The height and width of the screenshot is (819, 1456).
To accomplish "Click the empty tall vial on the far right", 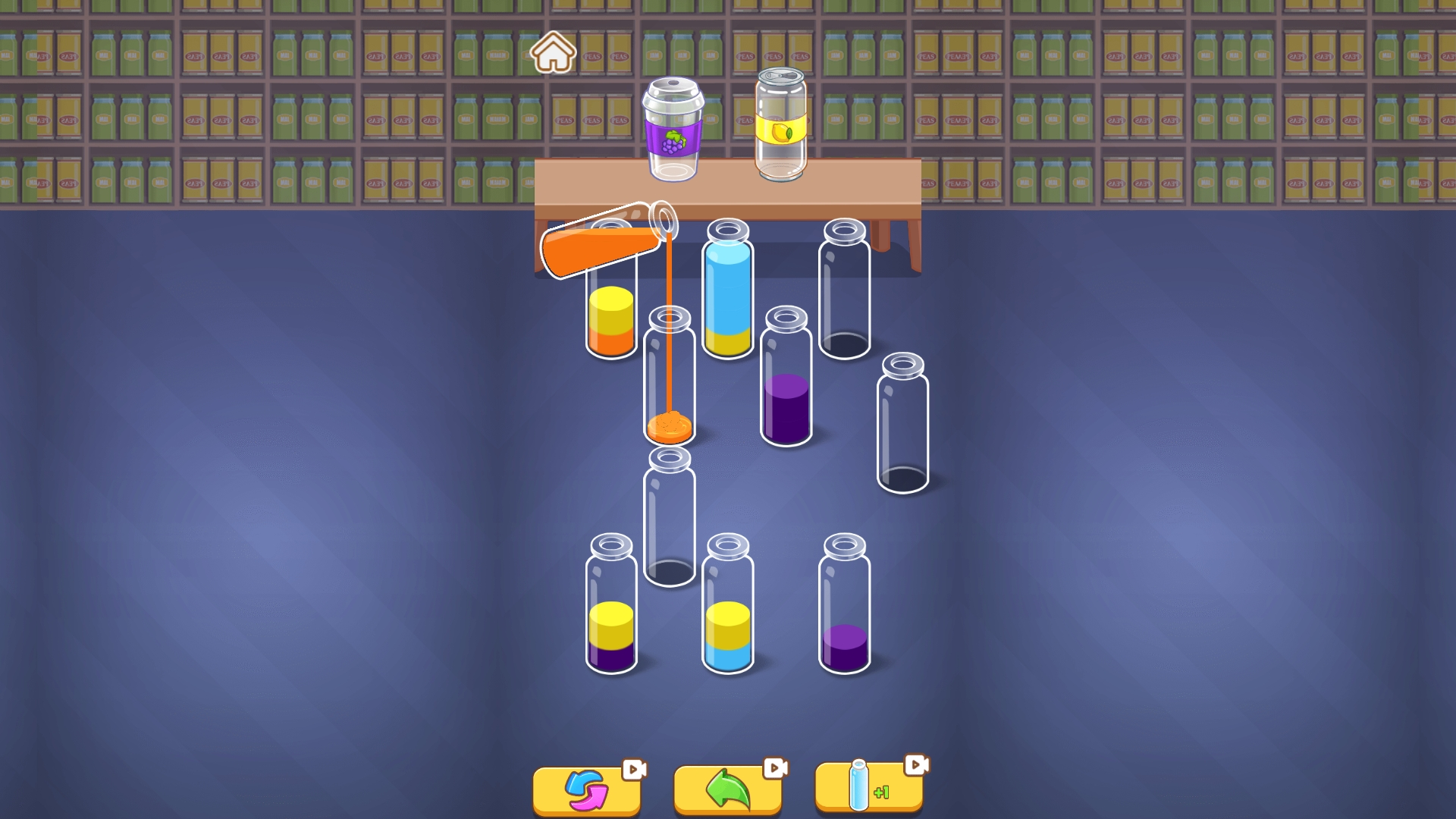I will (x=902, y=425).
